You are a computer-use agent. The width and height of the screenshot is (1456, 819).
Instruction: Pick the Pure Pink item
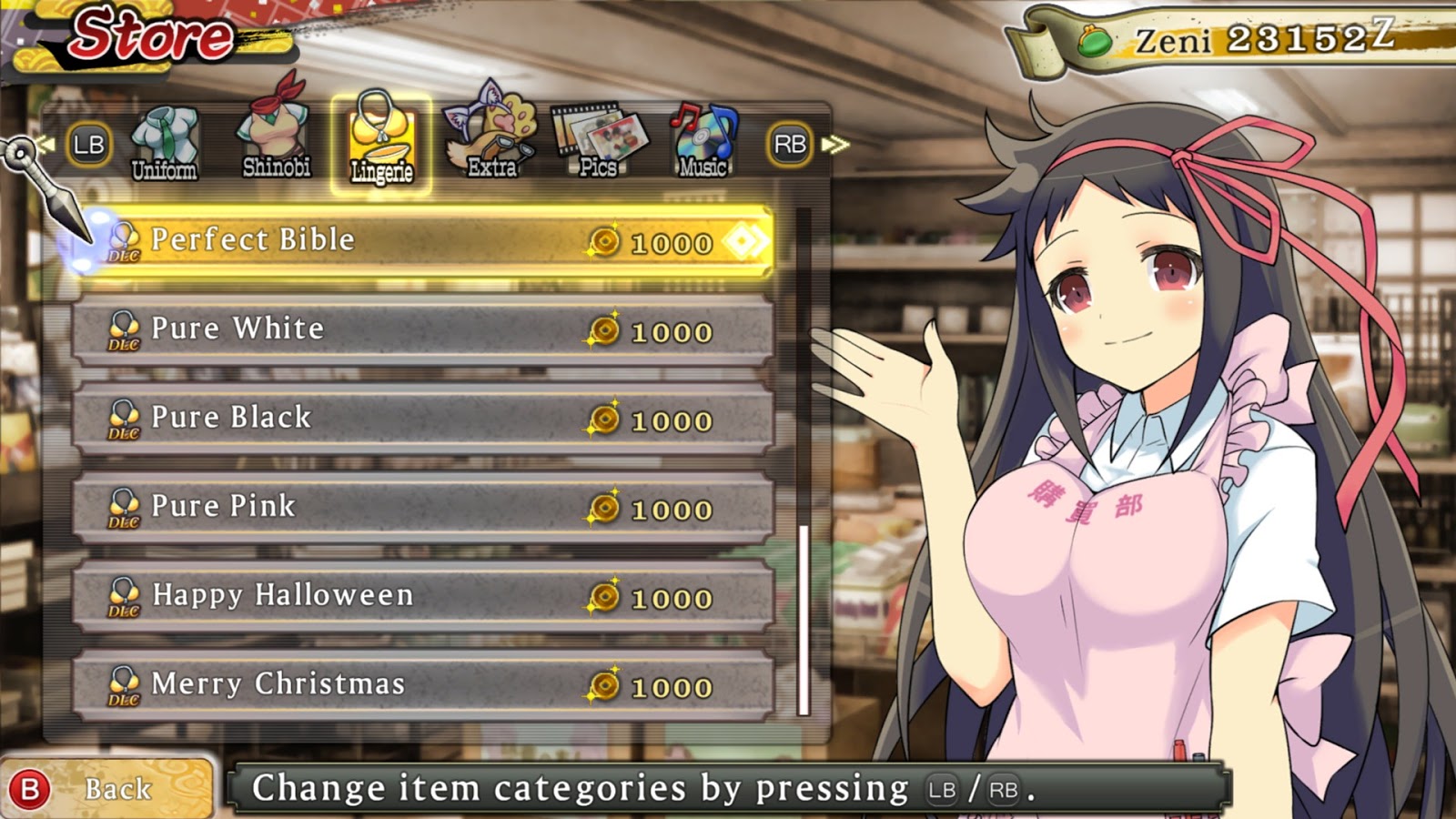pyautogui.click(x=423, y=507)
